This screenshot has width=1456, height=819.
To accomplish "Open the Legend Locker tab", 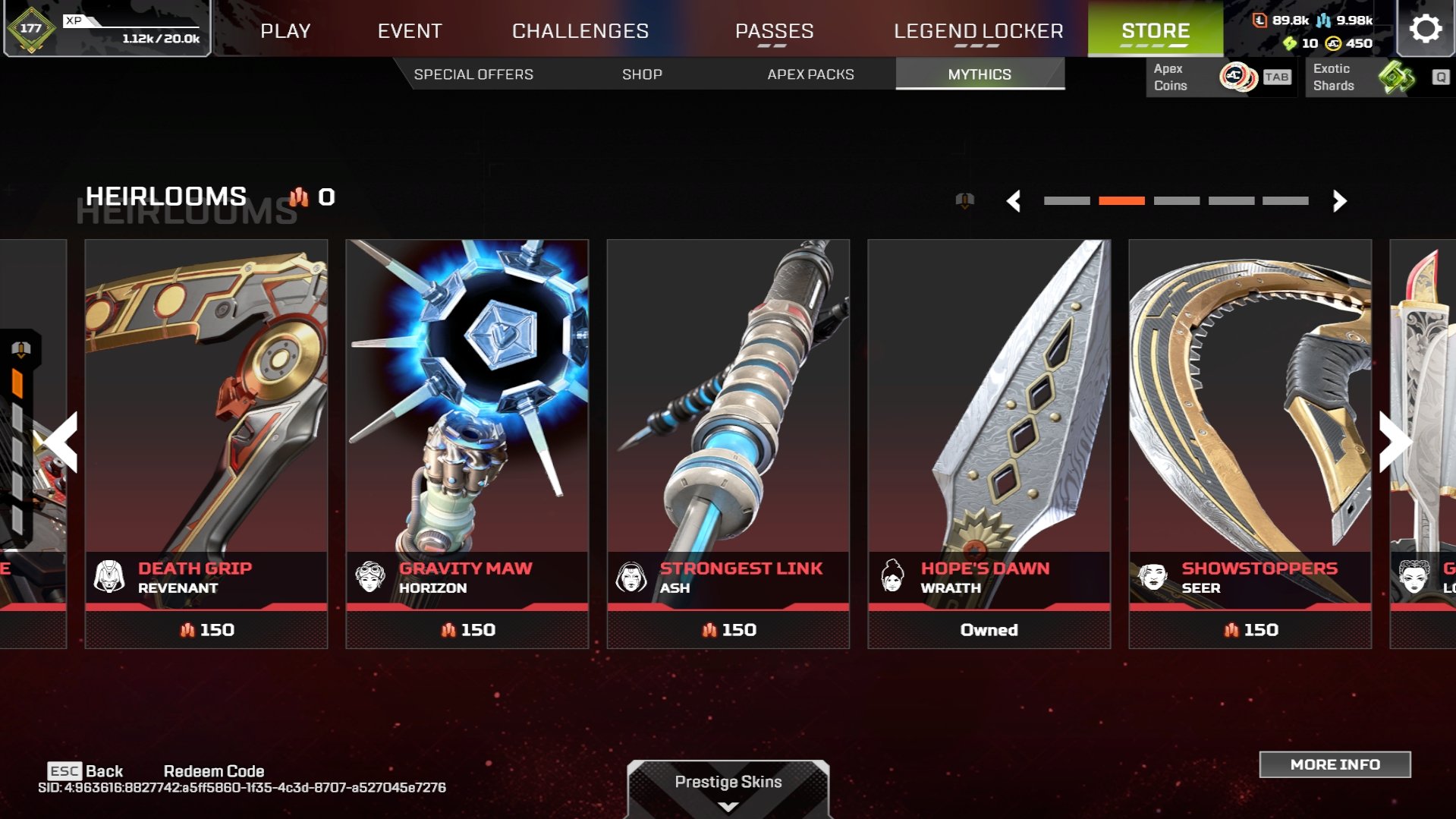I will click(978, 31).
